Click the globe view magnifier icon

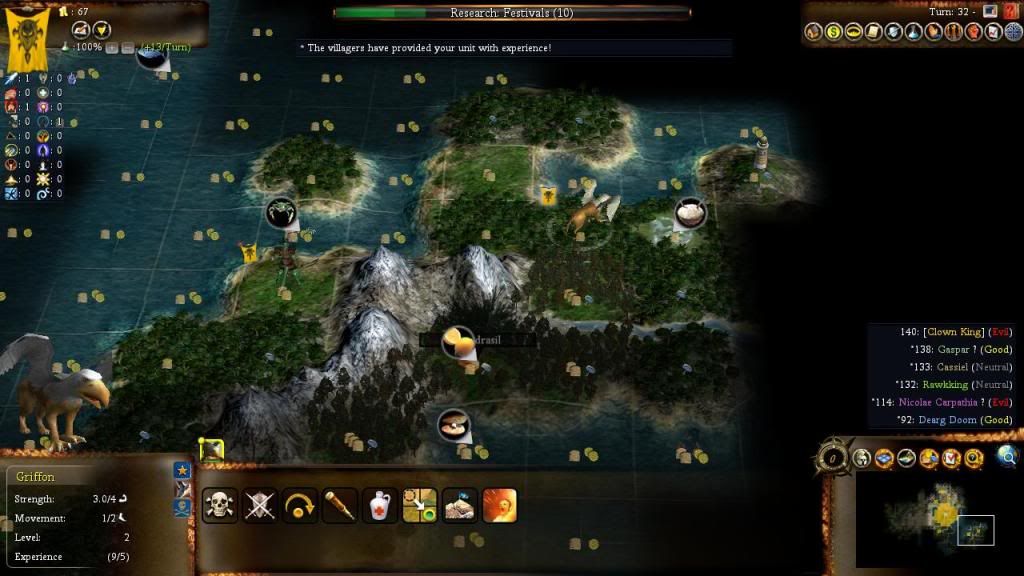pos(1007,458)
